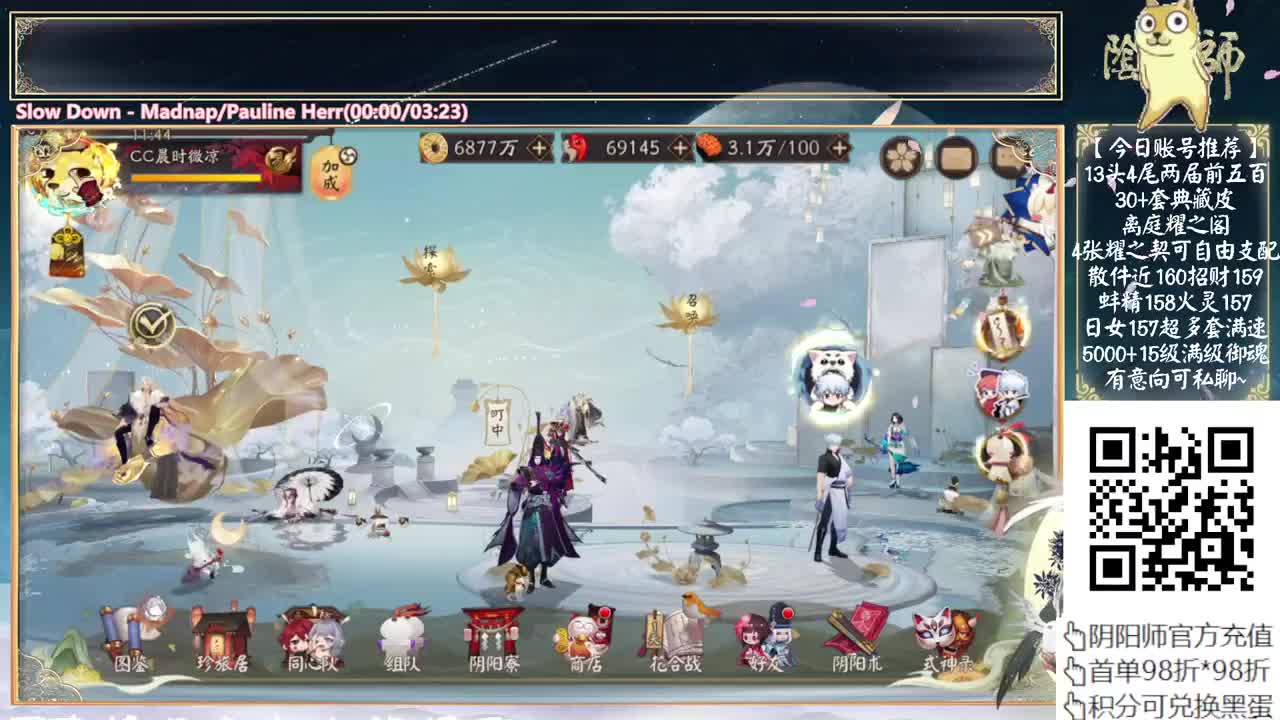1280x720 pixels.
Task: Expand the square panel icon top-right
Action: tap(957, 158)
